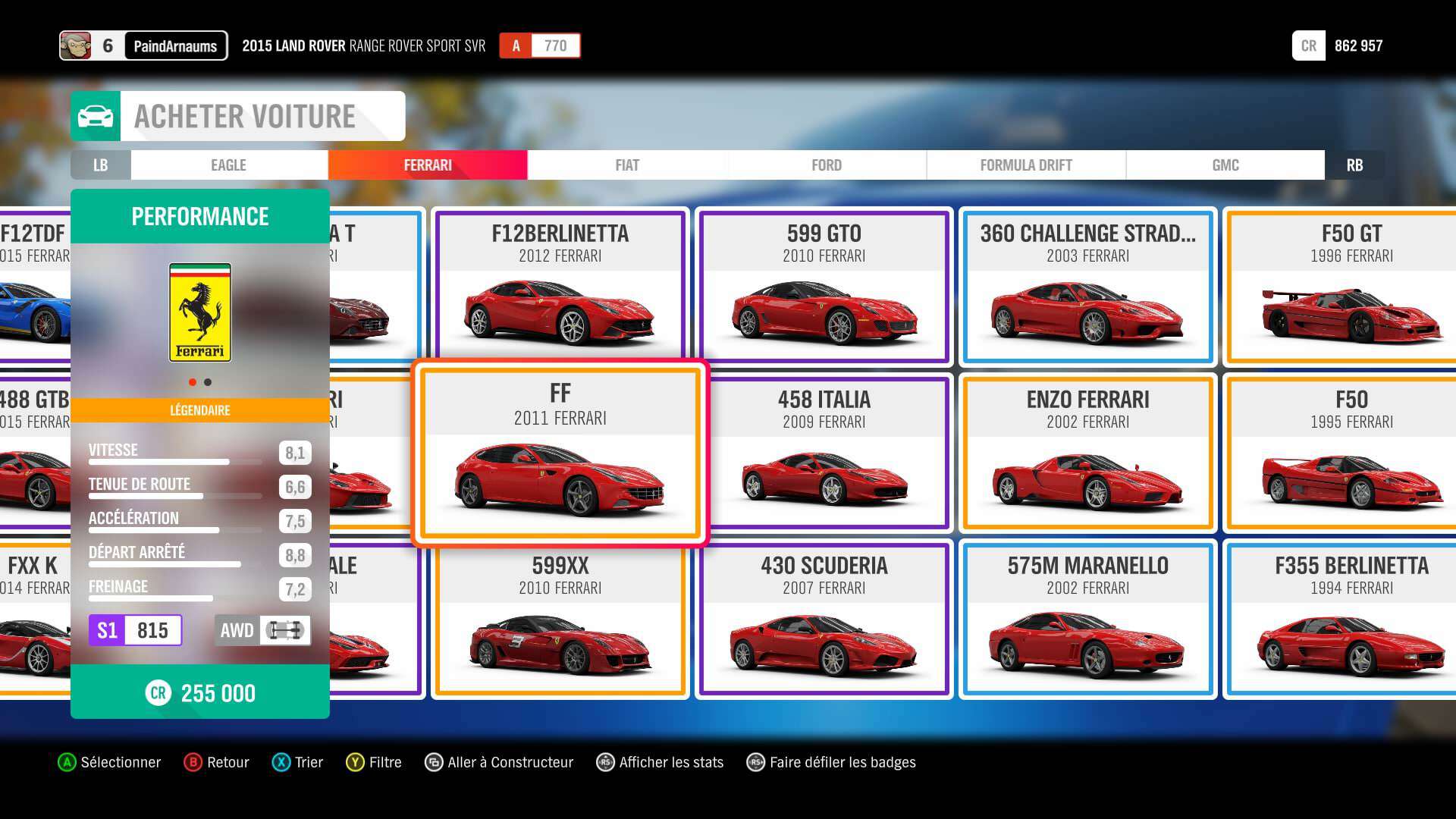Choose the 2009 458 Italia tile

(824, 453)
